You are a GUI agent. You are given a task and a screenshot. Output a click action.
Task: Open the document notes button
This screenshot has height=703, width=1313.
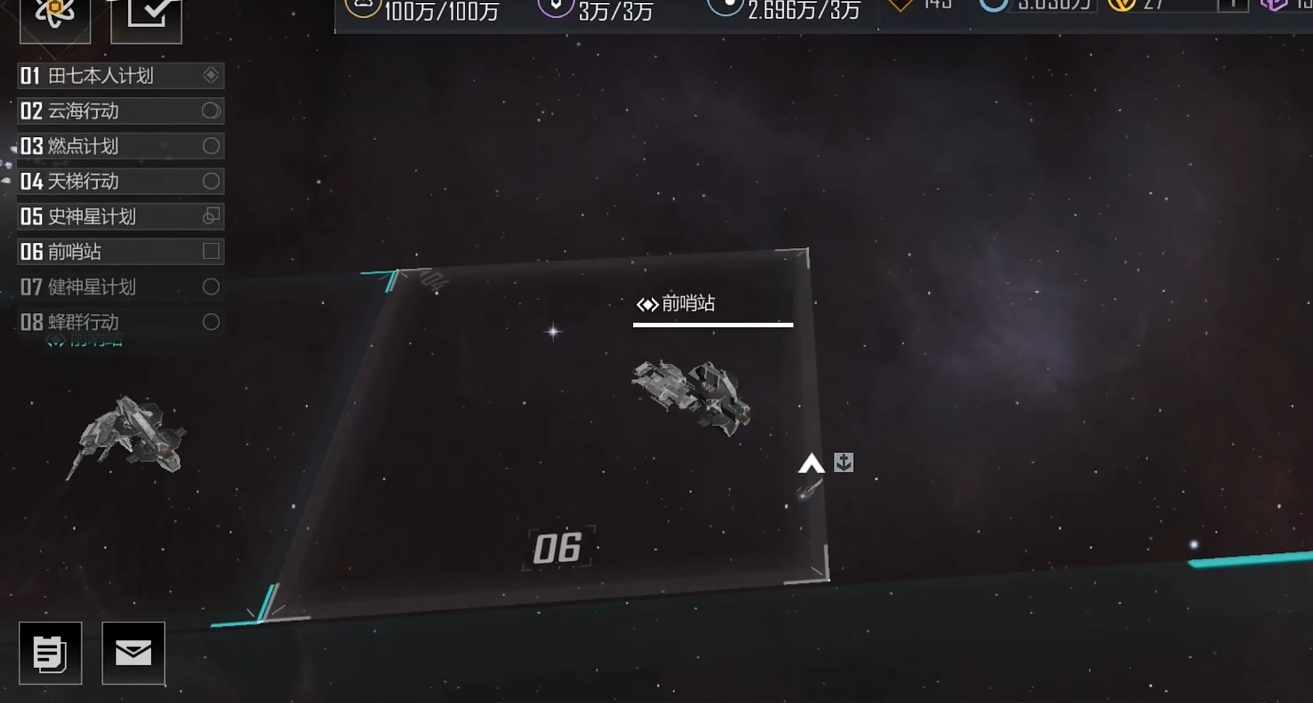click(x=50, y=653)
